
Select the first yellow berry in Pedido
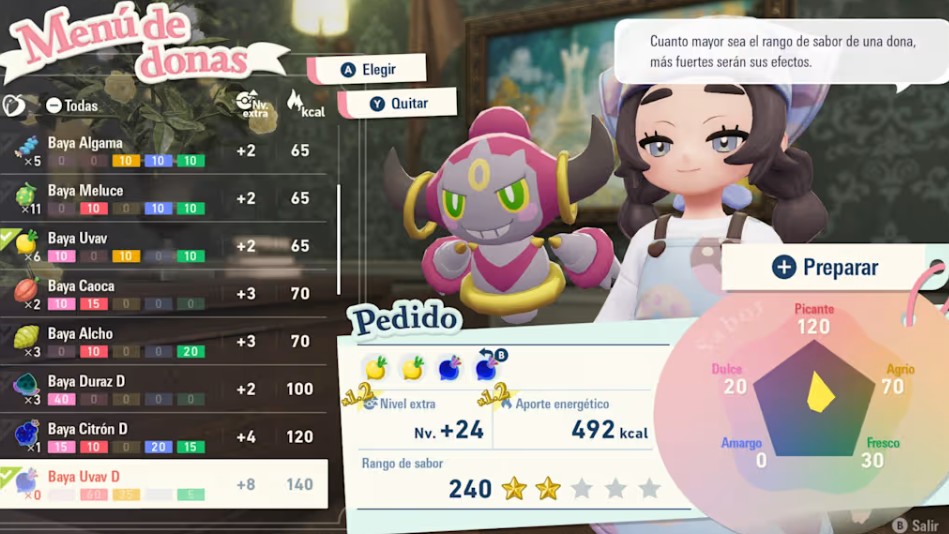point(376,368)
